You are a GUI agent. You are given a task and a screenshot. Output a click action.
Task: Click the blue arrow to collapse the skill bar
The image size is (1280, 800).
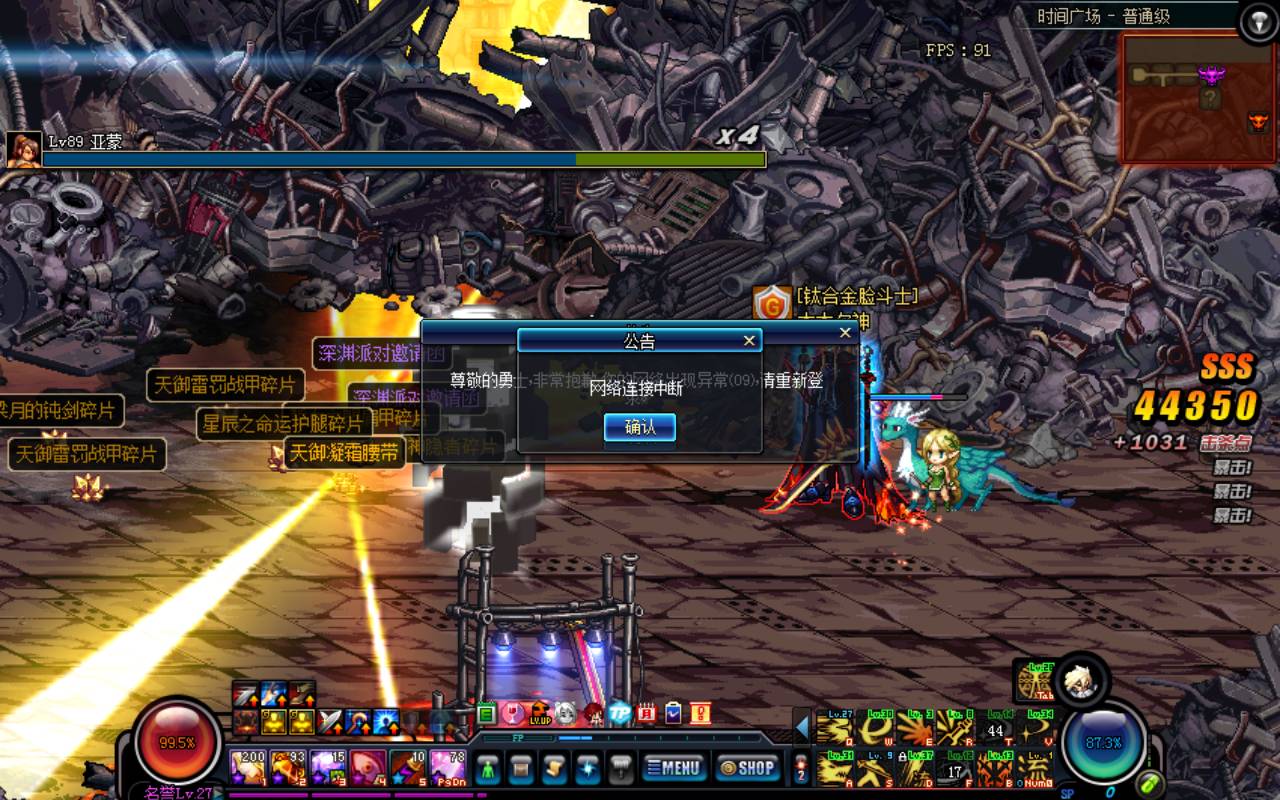coord(802,727)
